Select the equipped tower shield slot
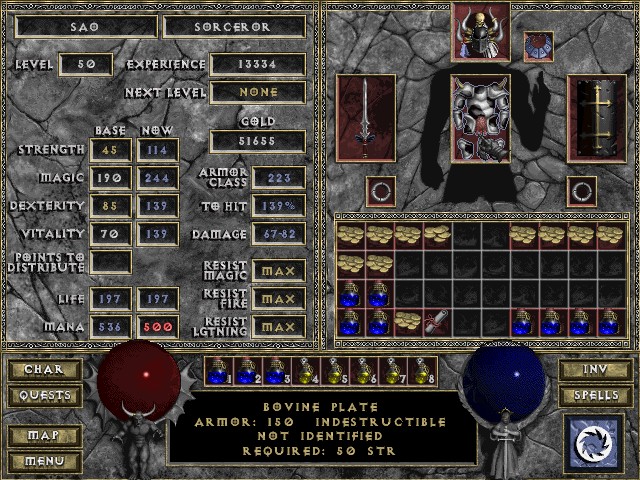This screenshot has width=640, height=480. 596,119
